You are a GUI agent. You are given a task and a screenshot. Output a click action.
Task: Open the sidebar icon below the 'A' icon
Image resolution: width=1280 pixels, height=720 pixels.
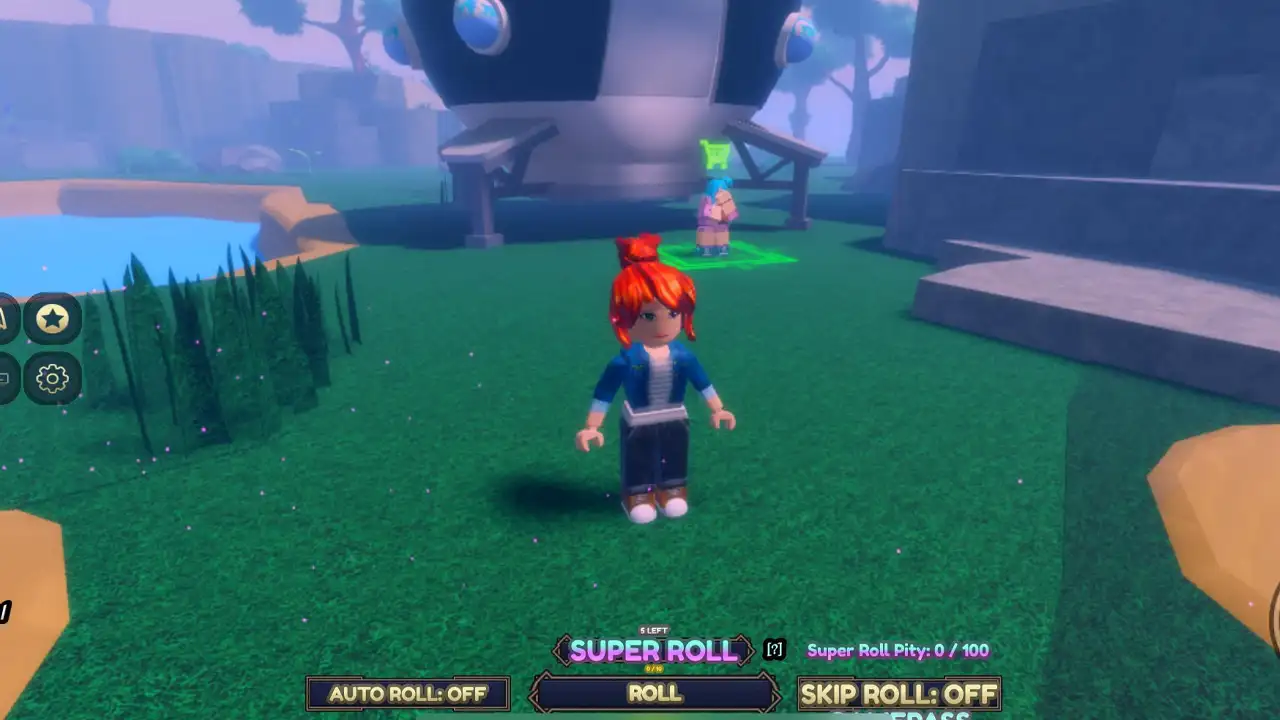point(5,378)
